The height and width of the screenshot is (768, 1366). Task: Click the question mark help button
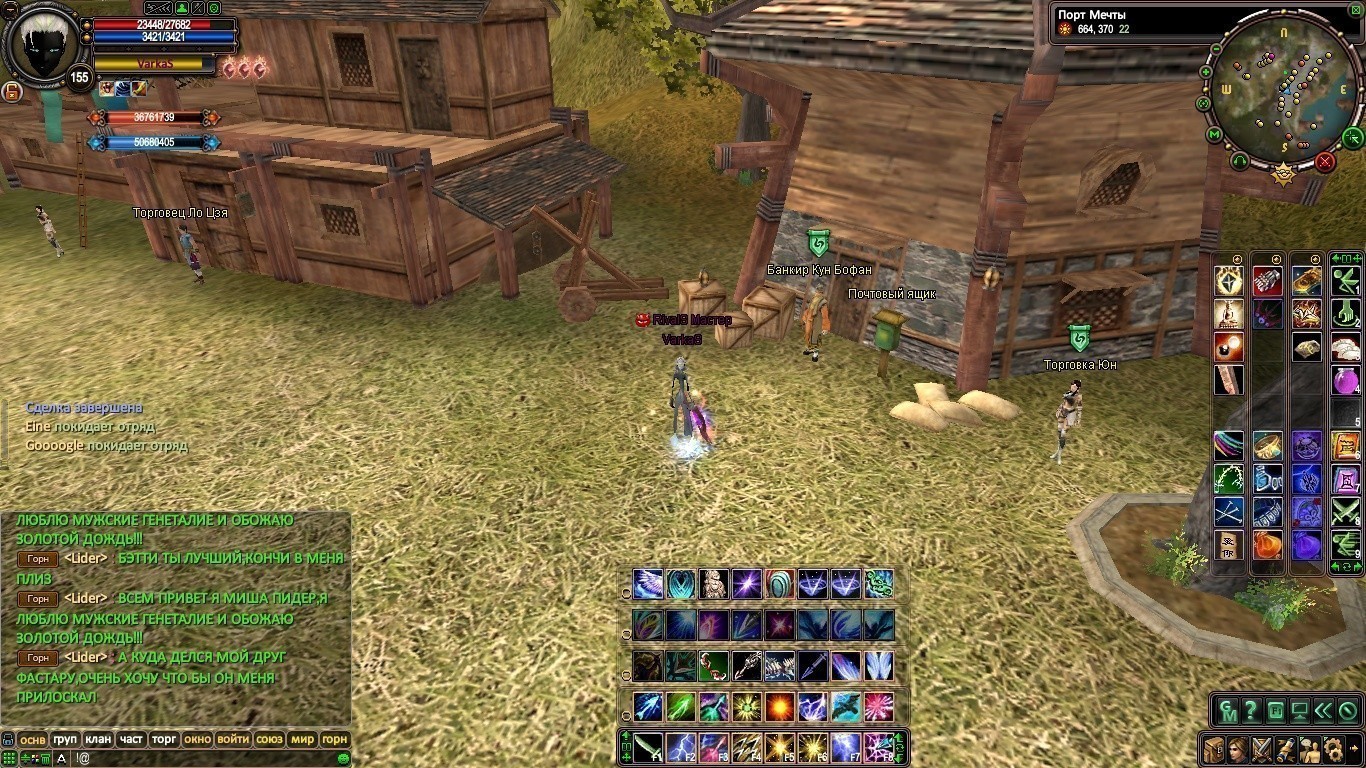tap(1250, 711)
